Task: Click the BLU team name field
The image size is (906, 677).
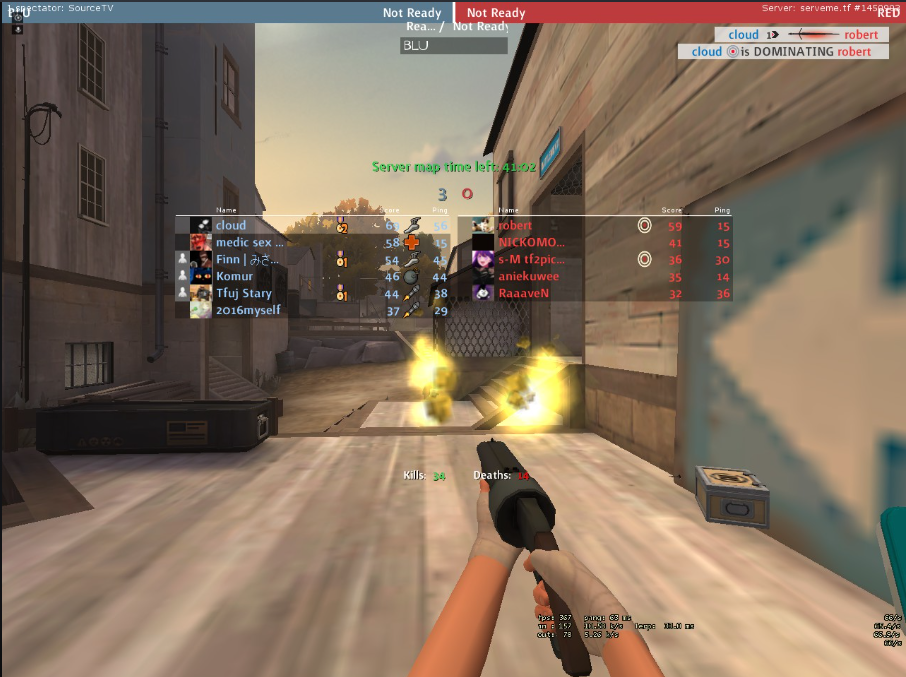Action: click(454, 46)
